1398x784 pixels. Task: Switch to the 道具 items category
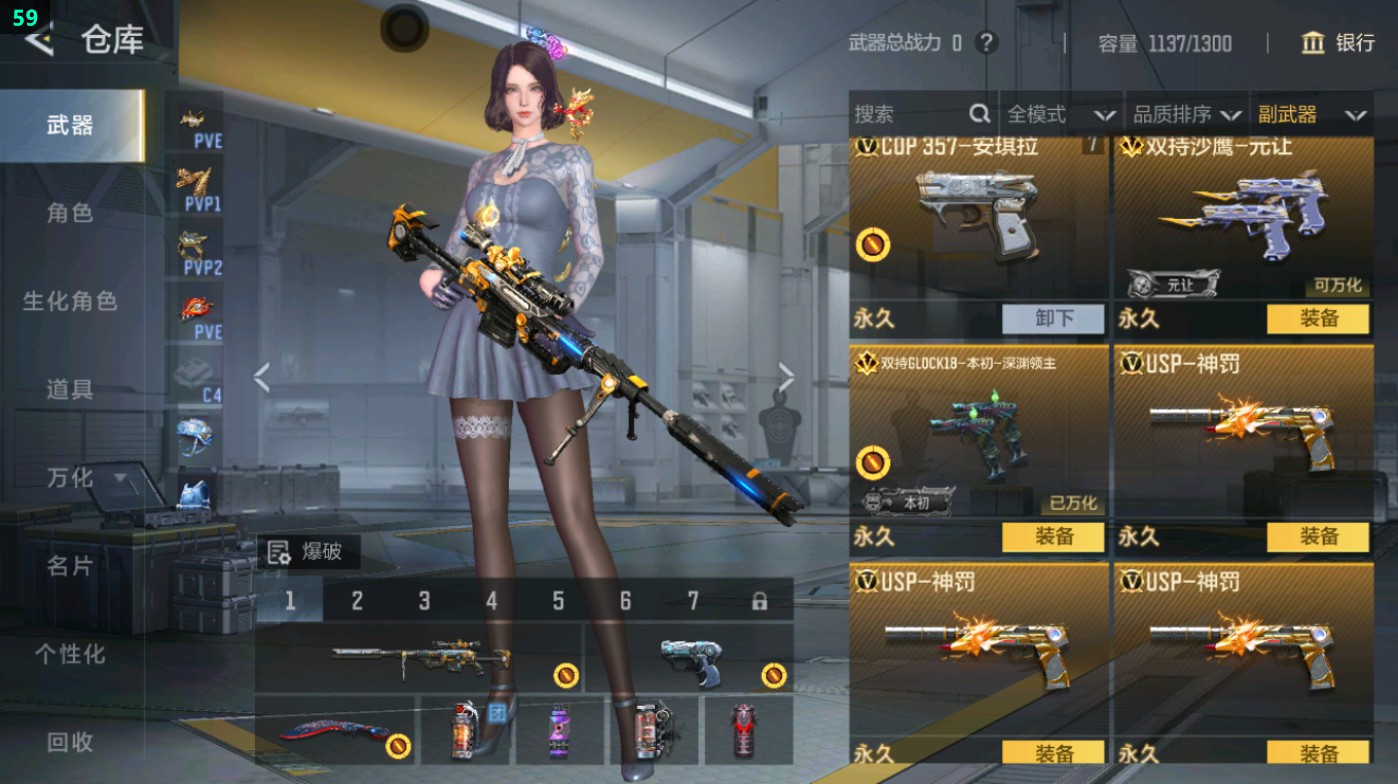(x=70, y=389)
